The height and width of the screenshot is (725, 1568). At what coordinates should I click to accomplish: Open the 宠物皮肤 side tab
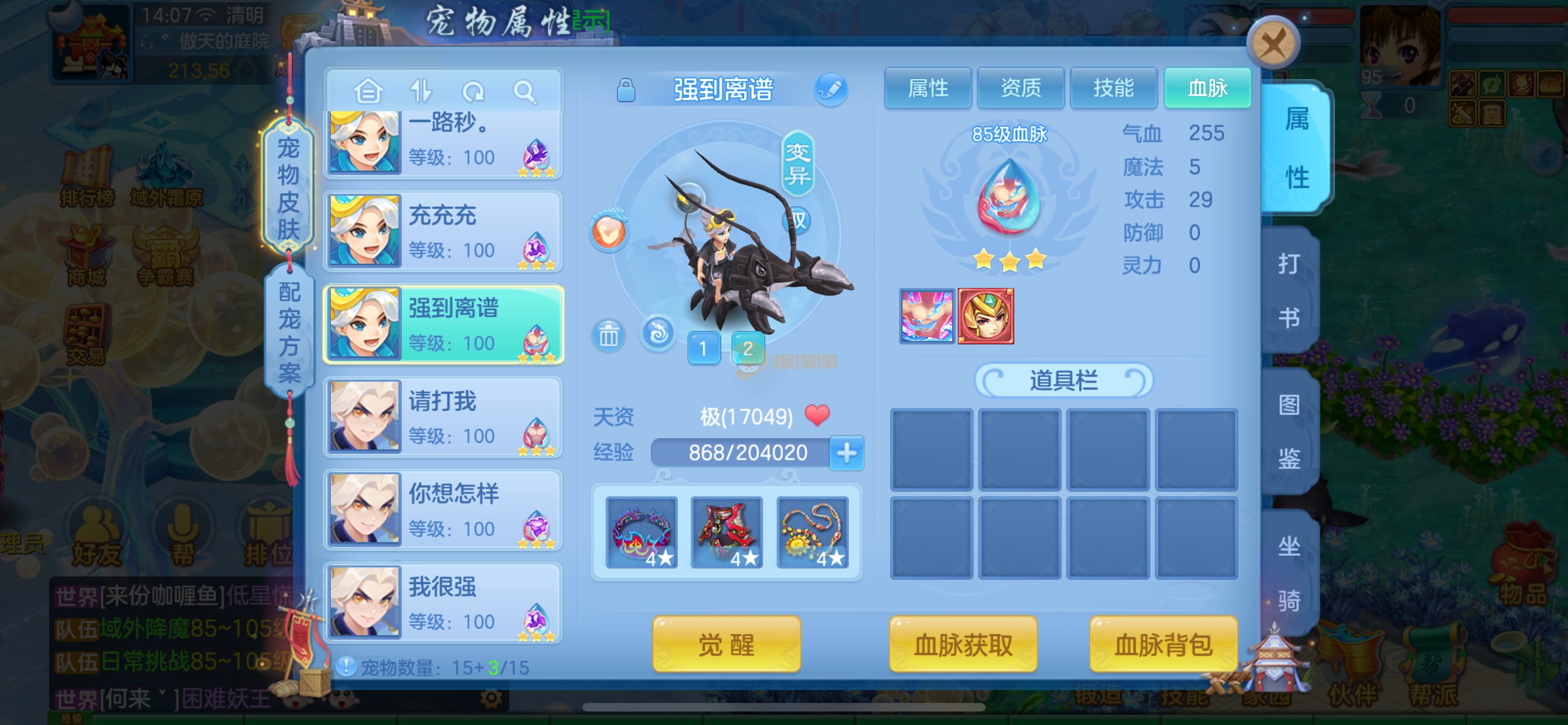tap(288, 187)
